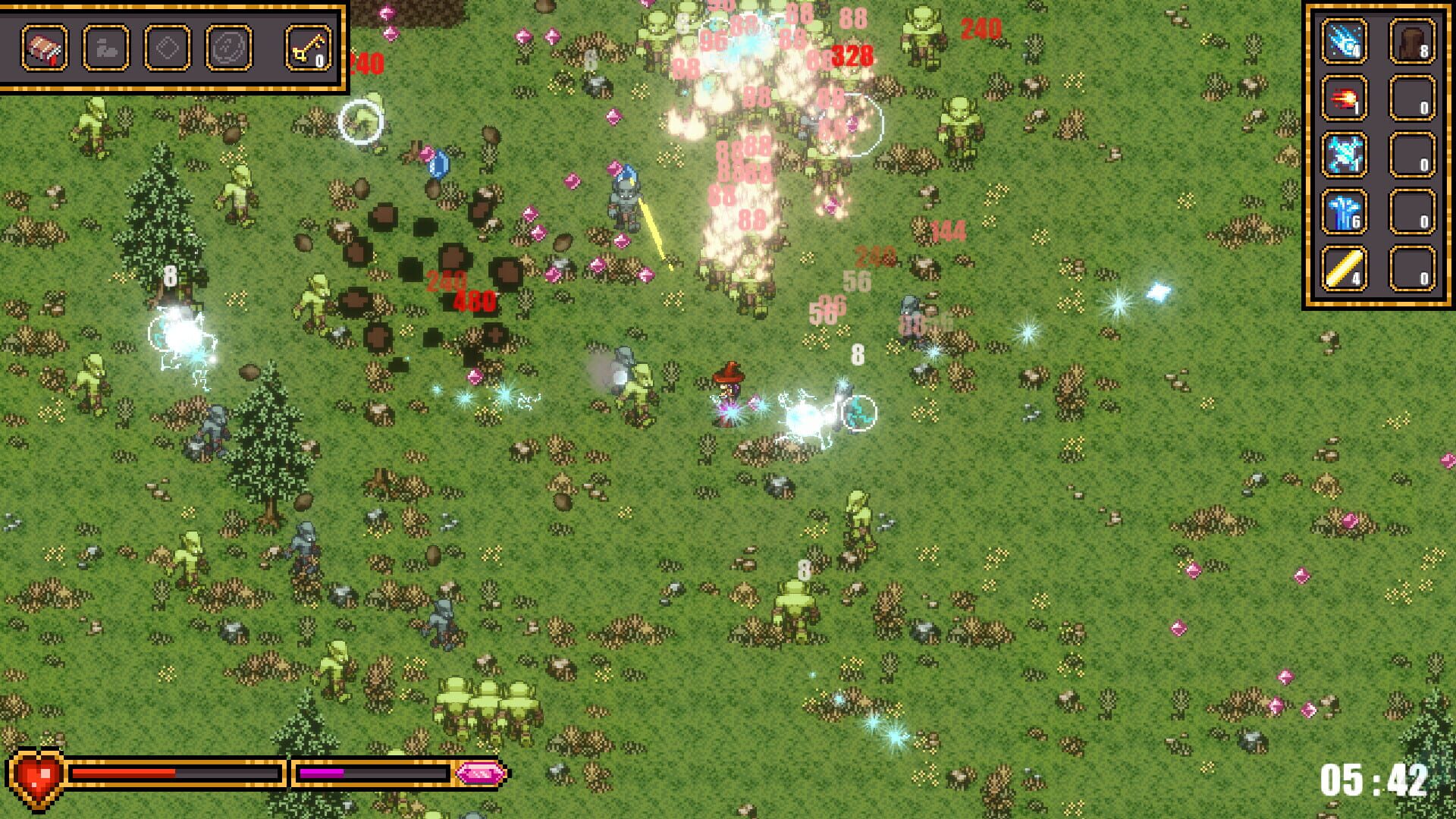Click the brown cloak item showing 8
Screen dimensions: 1456x819
[1412, 40]
